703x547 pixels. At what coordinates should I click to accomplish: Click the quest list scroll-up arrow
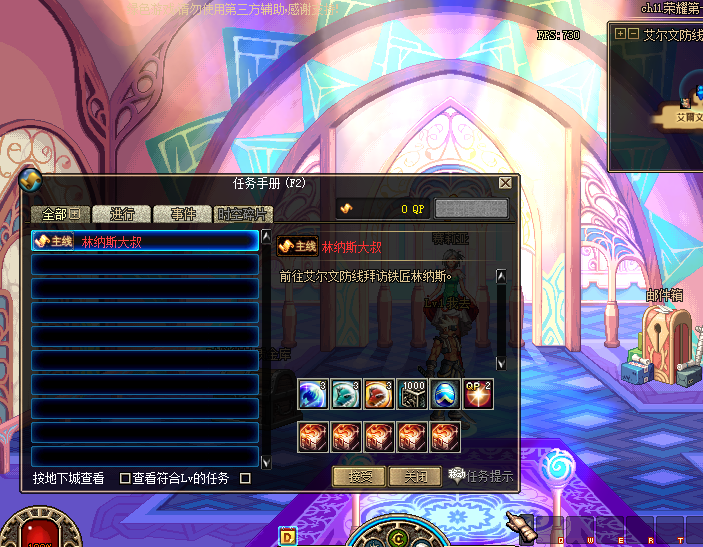pyautogui.click(x=266, y=238)
